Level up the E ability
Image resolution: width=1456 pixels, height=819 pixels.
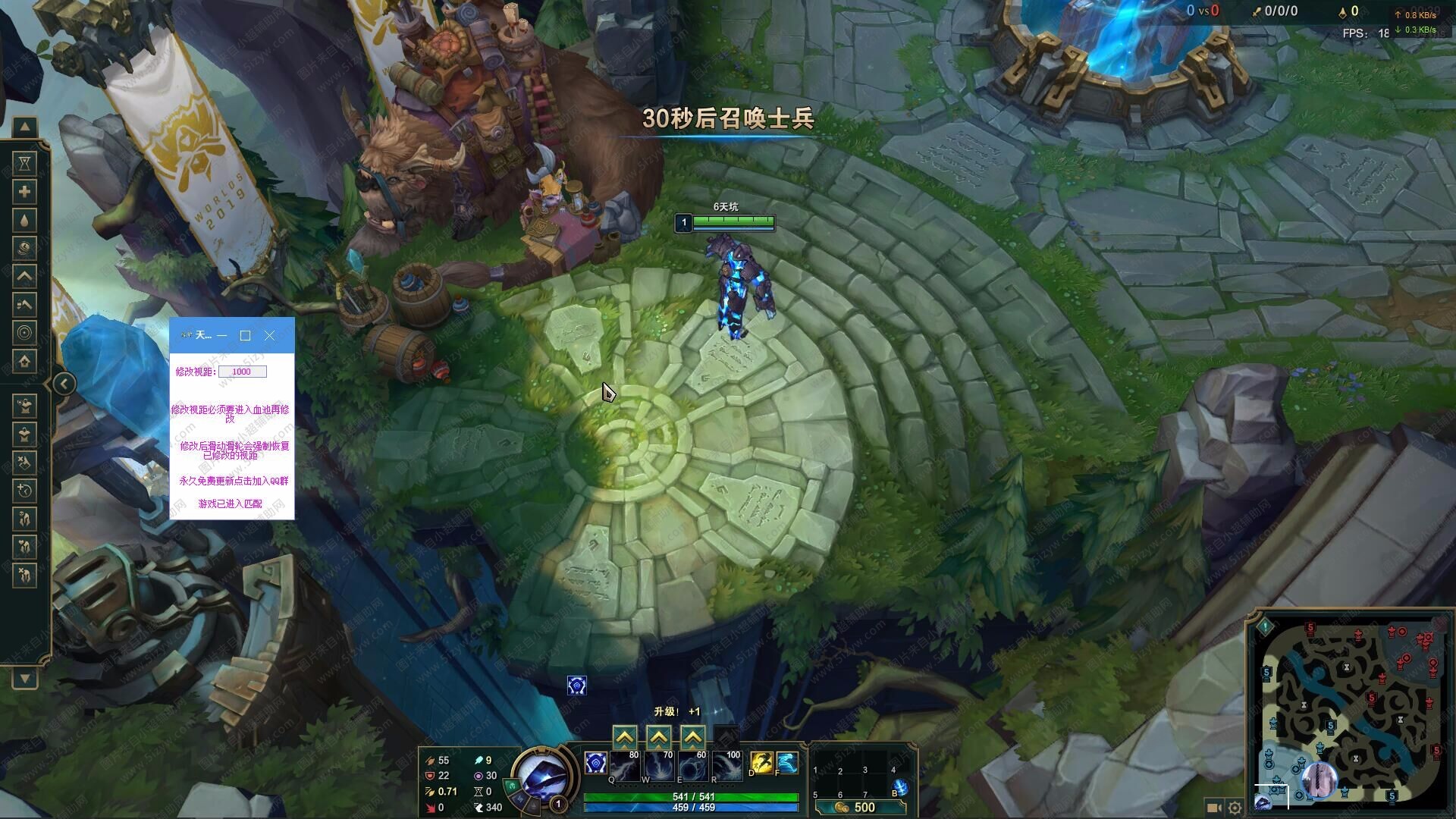(x=692, y=737)
